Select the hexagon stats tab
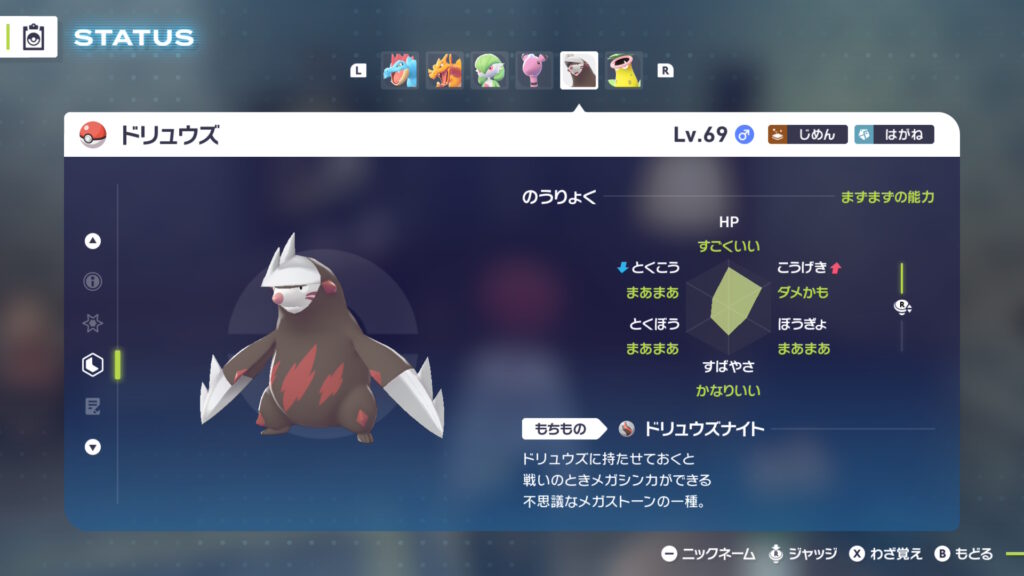Viewport: 1024px width, 576px height. 93,365
